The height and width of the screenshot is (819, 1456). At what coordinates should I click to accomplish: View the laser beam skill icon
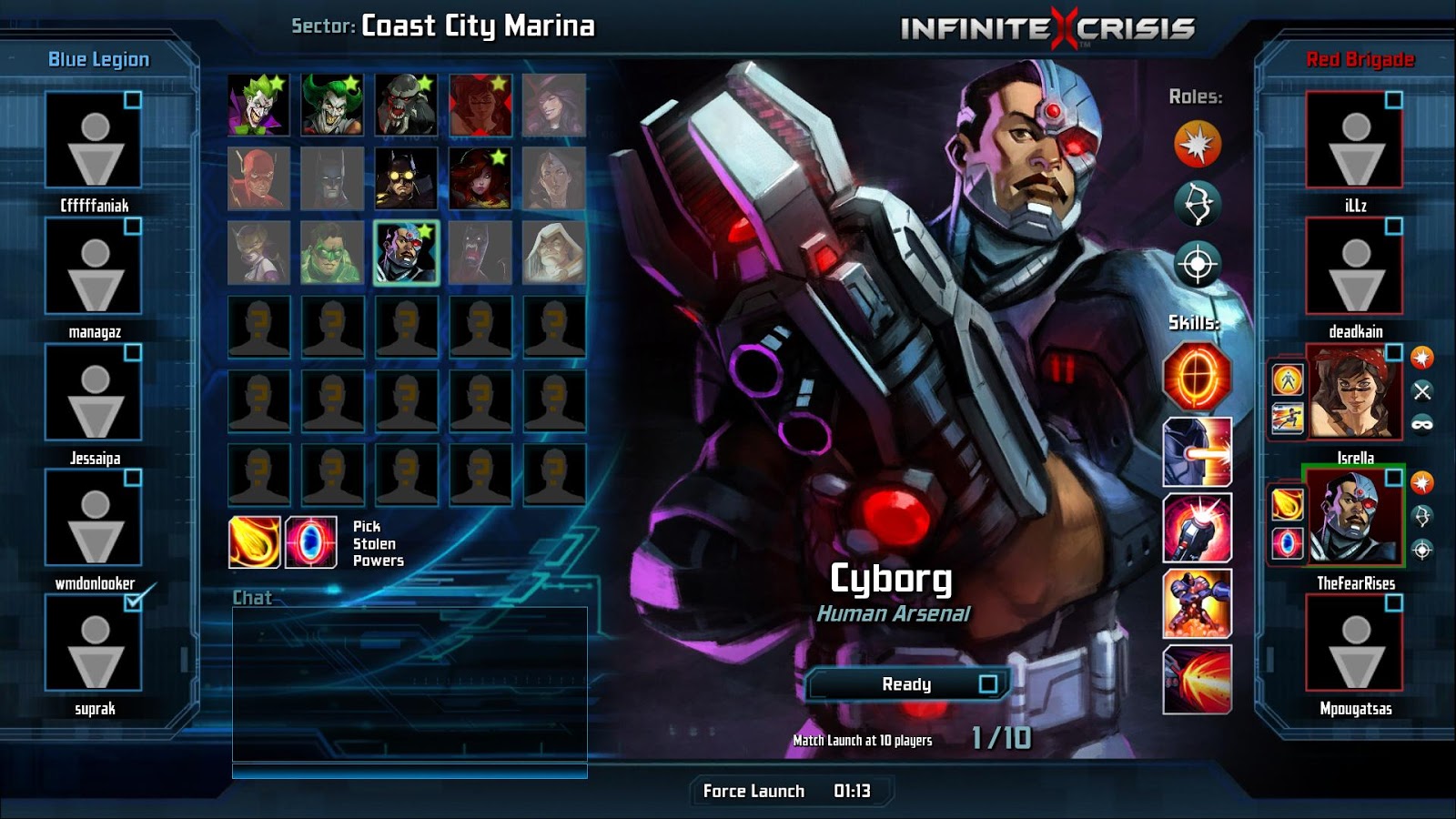(1197, 452)
